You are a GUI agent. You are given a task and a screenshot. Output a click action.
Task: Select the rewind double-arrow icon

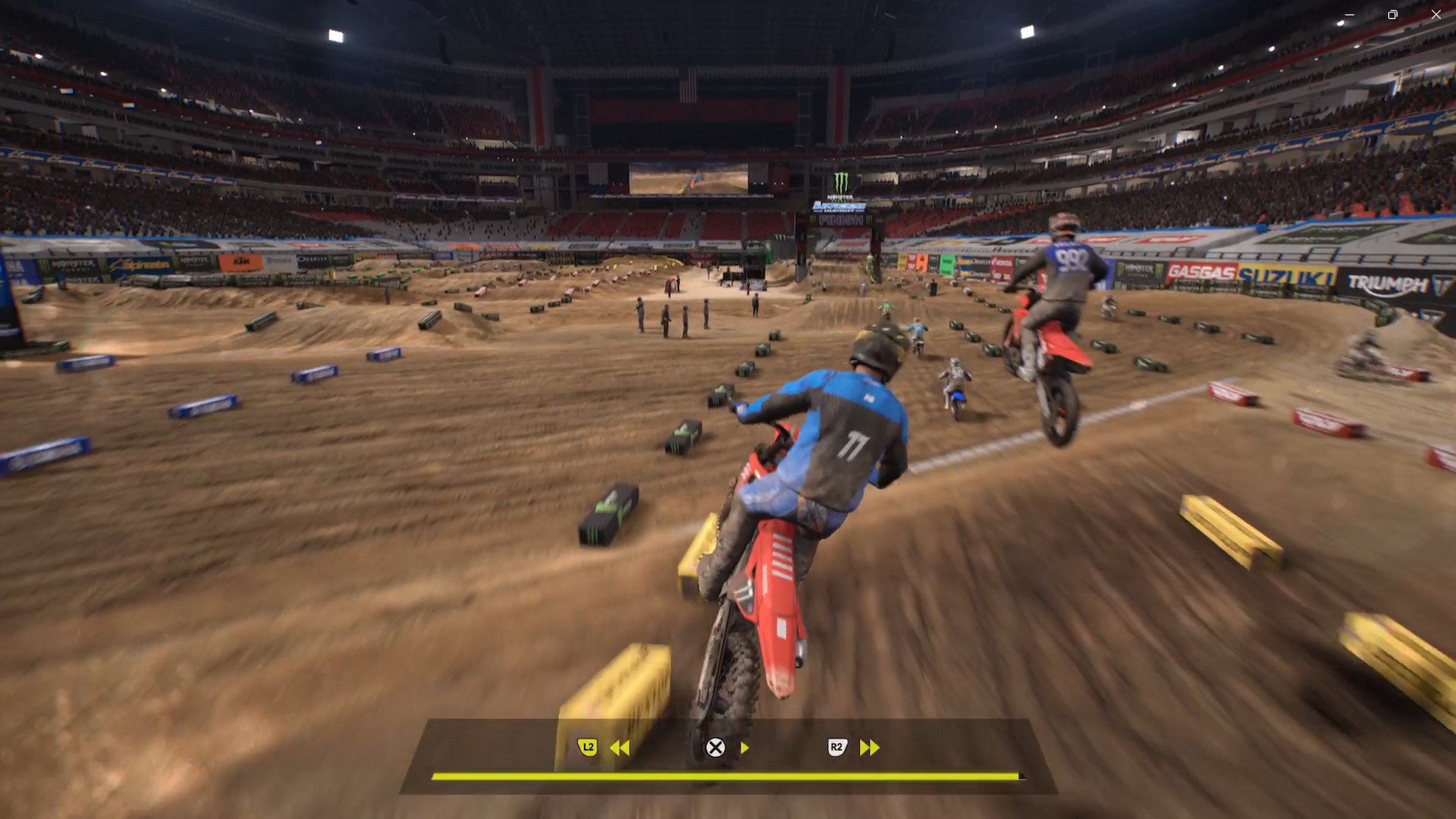(622, 748)
